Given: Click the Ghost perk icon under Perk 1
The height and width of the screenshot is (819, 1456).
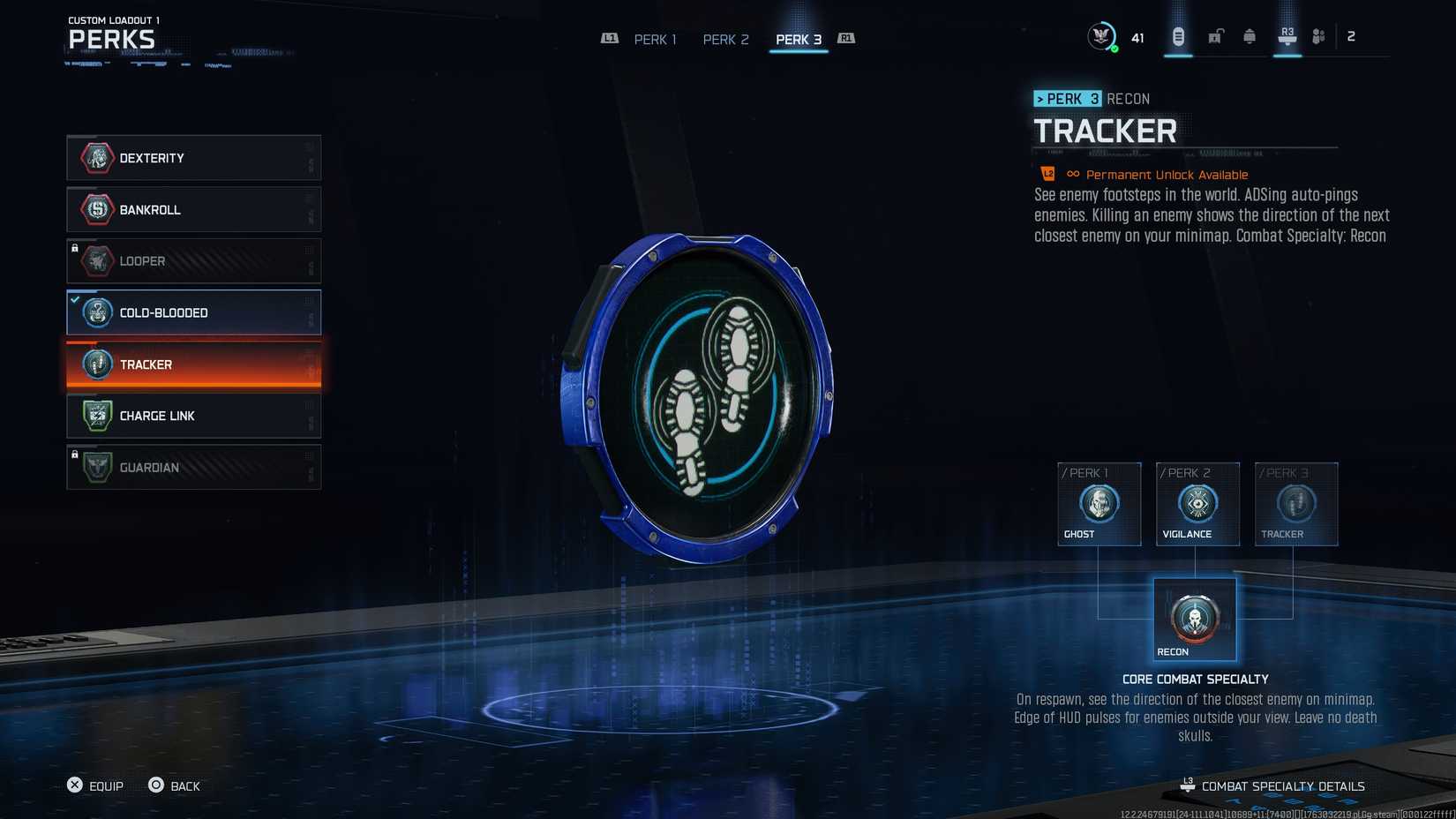Looking at the screenshot, I should (x=1099, y=505).
